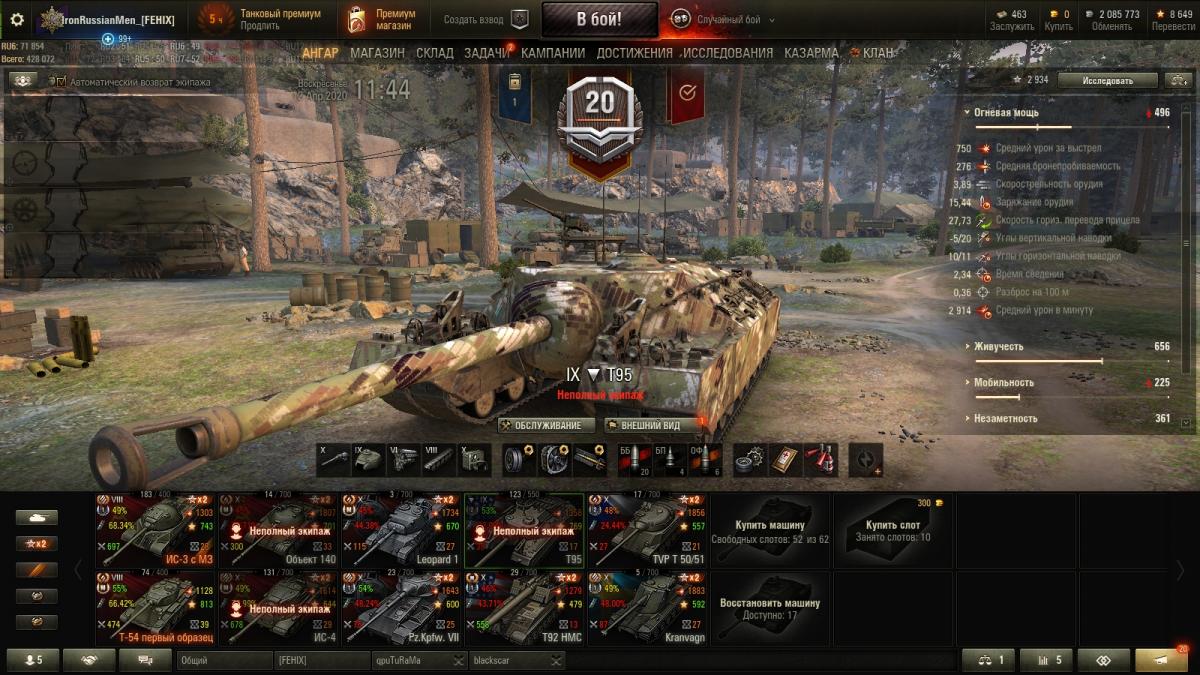Switch to the КАЗАРМА tab

pos(811,53)
